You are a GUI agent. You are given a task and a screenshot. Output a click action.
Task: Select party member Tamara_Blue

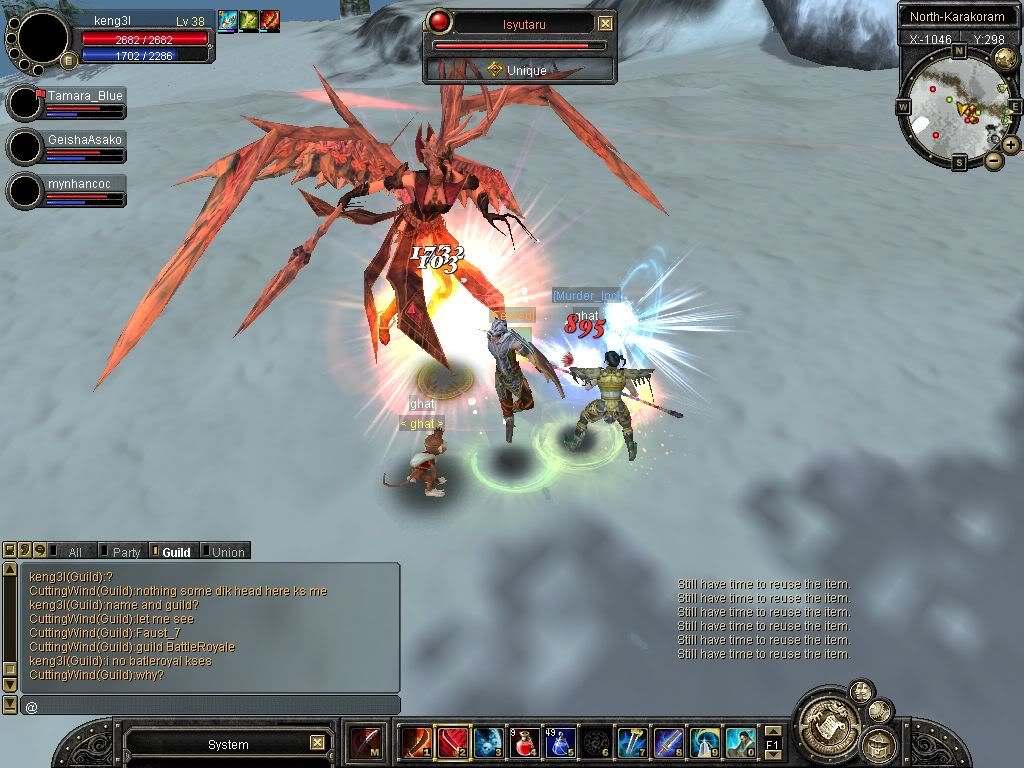84,96
